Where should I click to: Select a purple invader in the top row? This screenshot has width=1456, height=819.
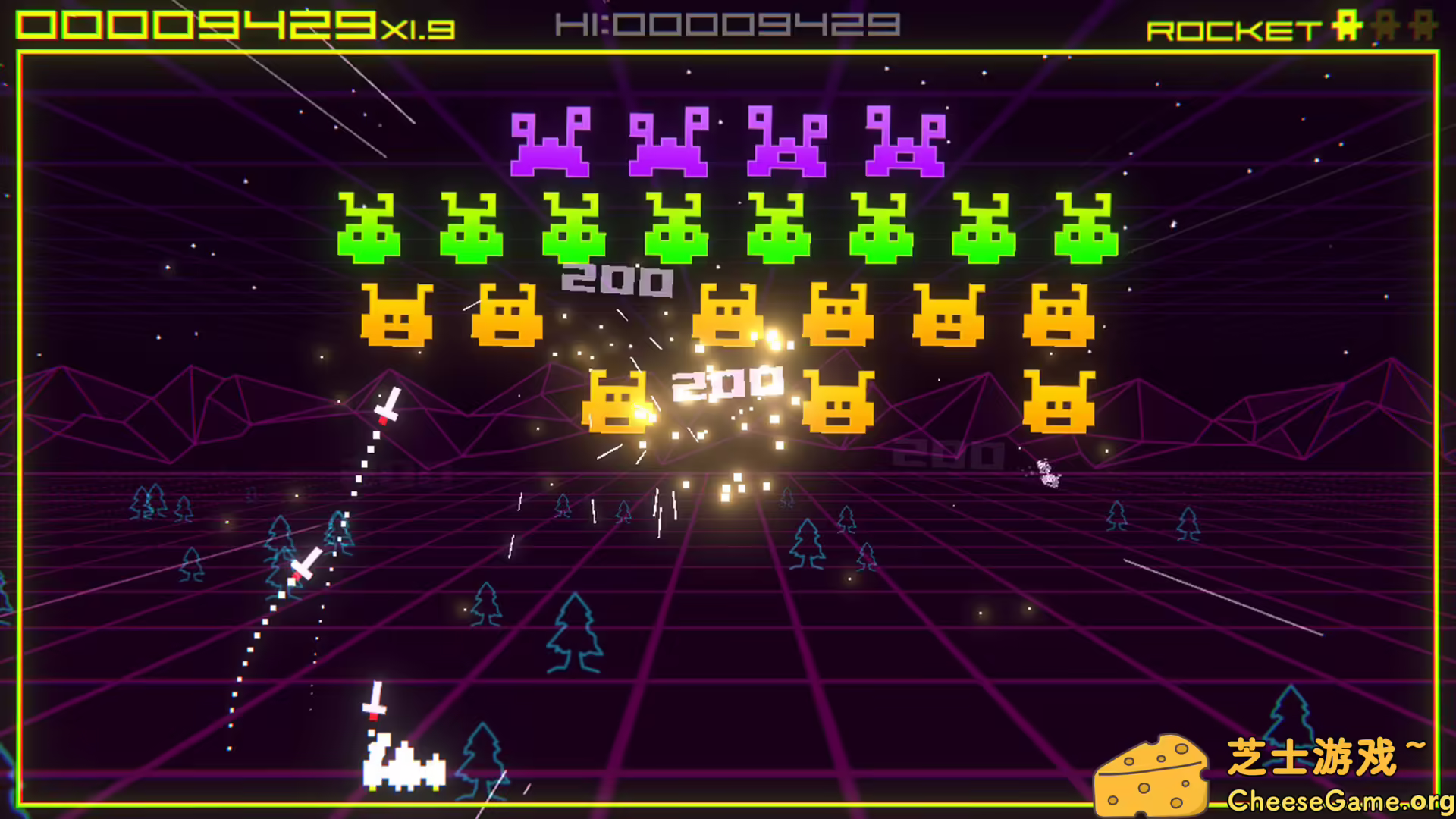(x=550, y=140)
